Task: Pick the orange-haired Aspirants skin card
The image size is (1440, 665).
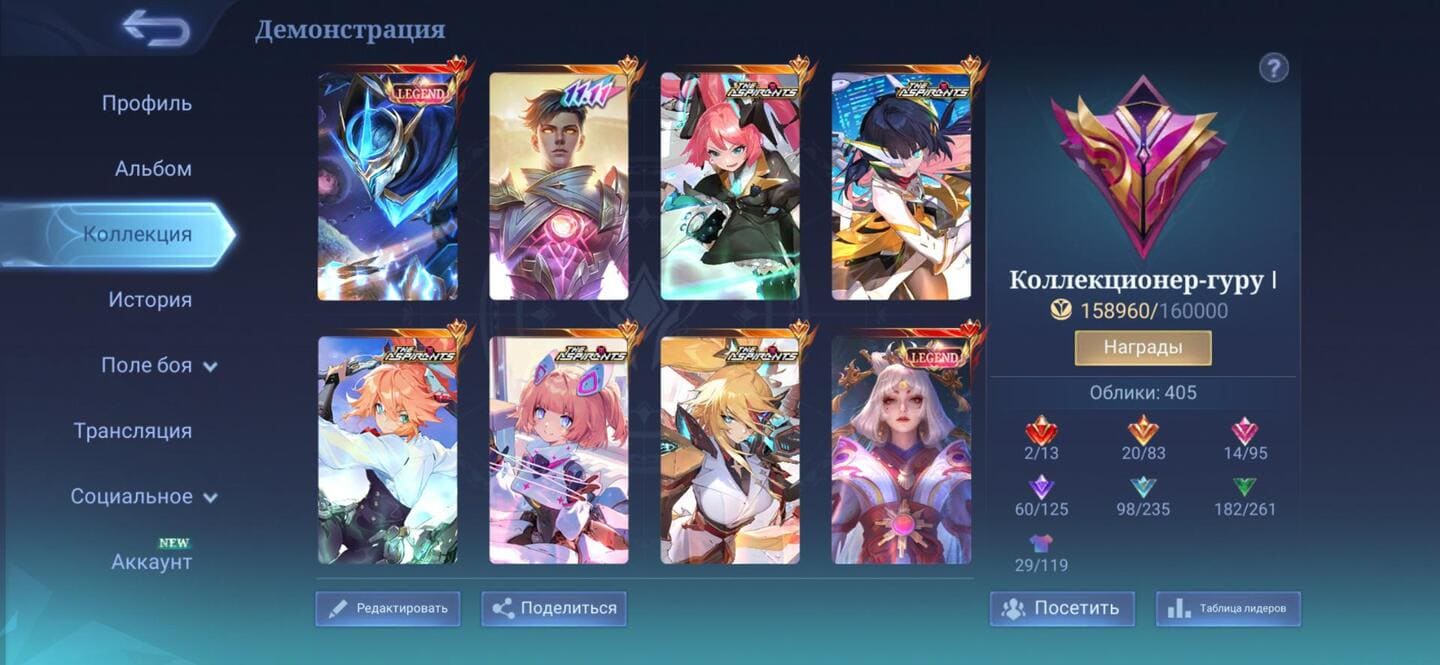Action: (x=387, y=450)
